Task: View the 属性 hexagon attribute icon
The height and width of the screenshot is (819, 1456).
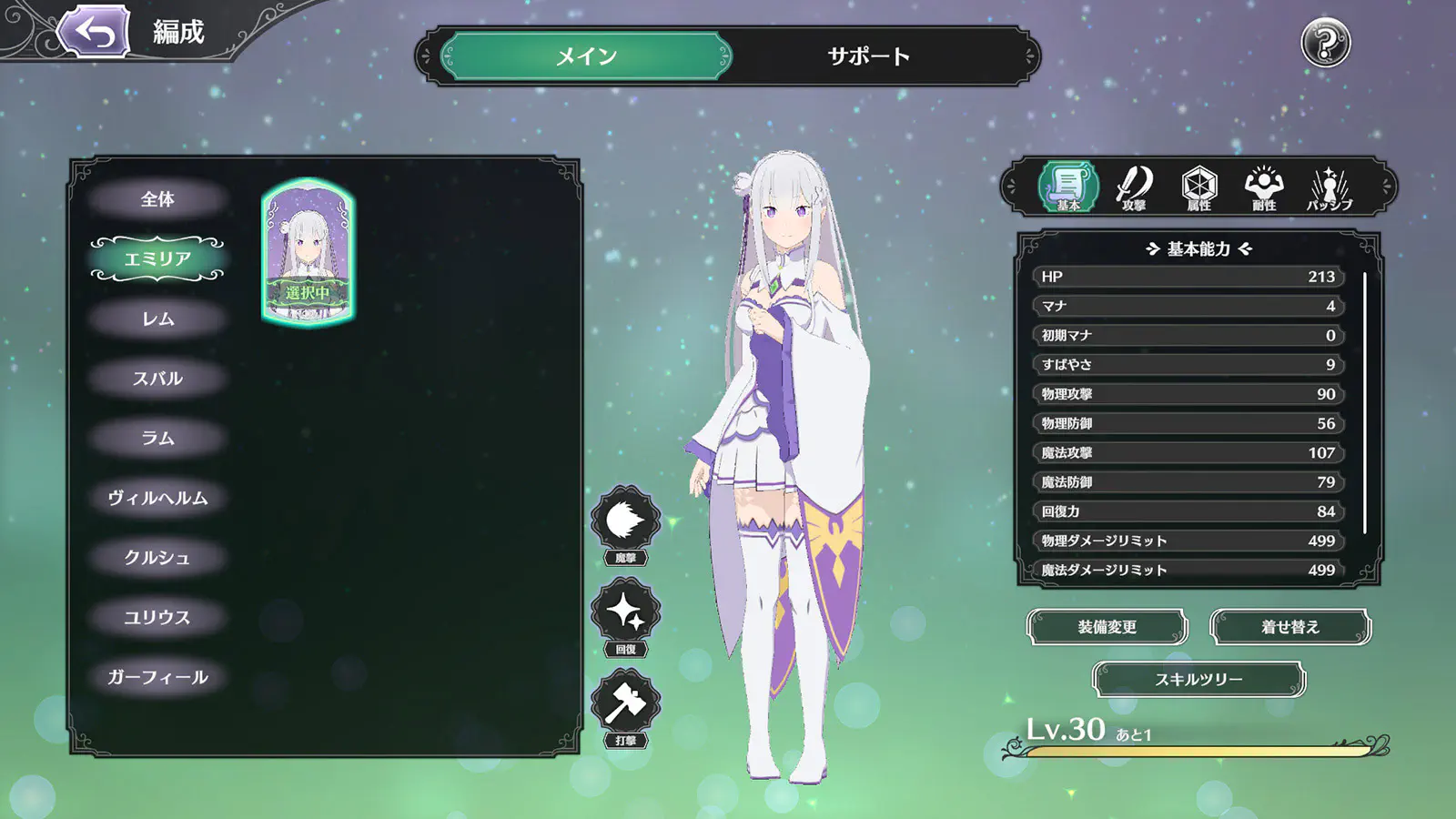Action: pos(1198,188)
